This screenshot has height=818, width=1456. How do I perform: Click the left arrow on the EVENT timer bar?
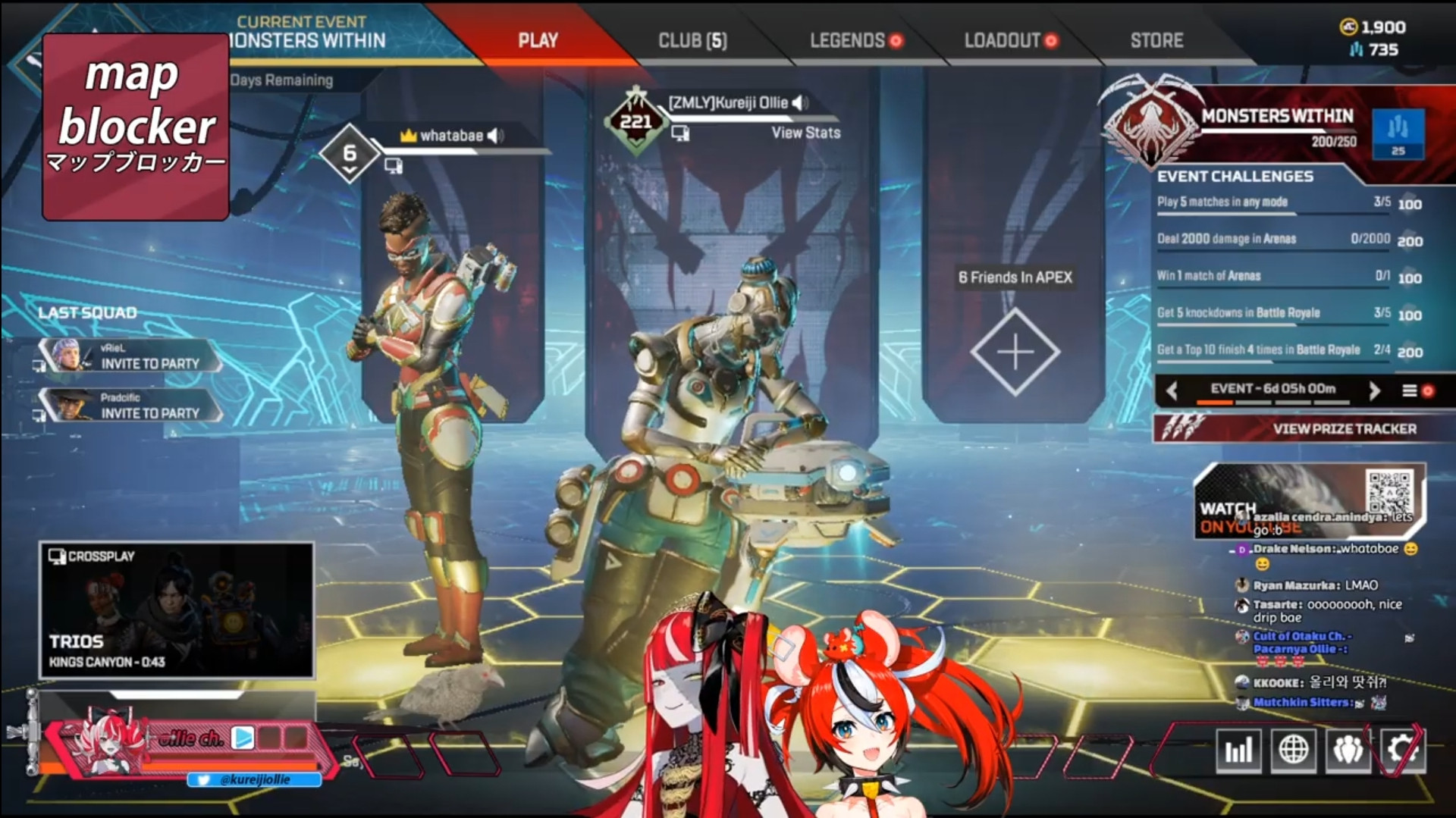[1172, 391]
